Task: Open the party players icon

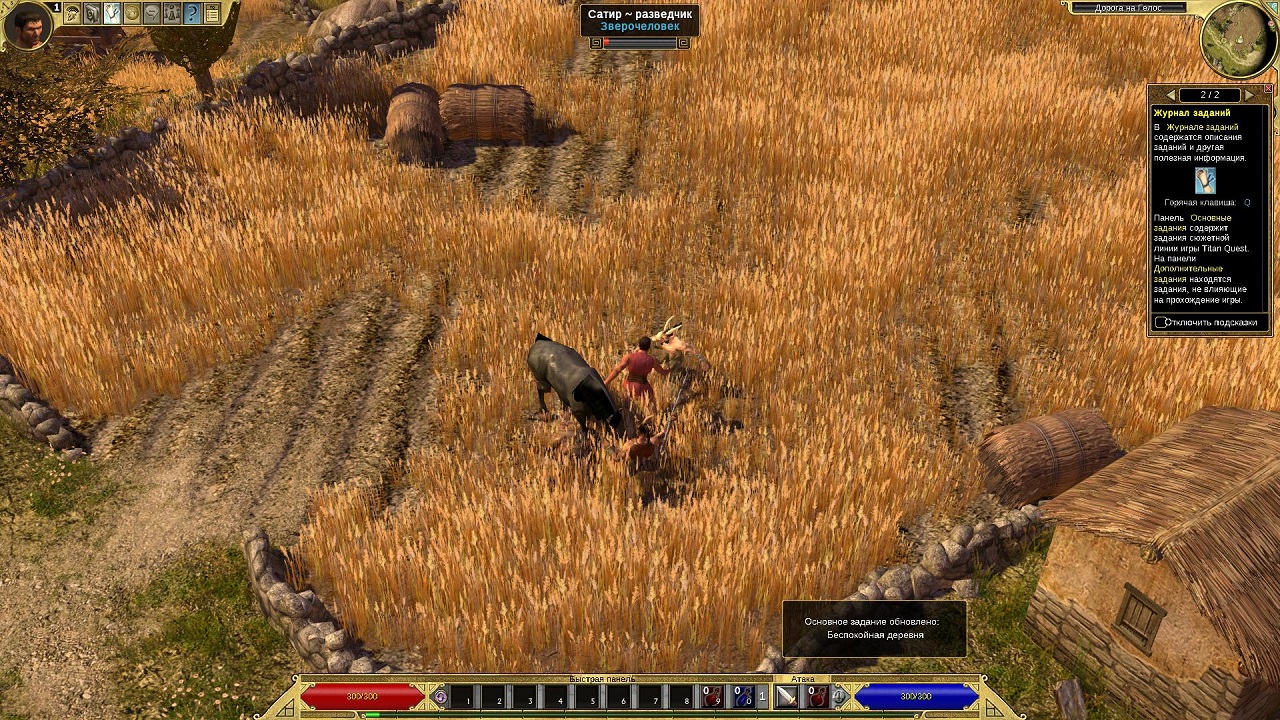Action: (172, 14)
